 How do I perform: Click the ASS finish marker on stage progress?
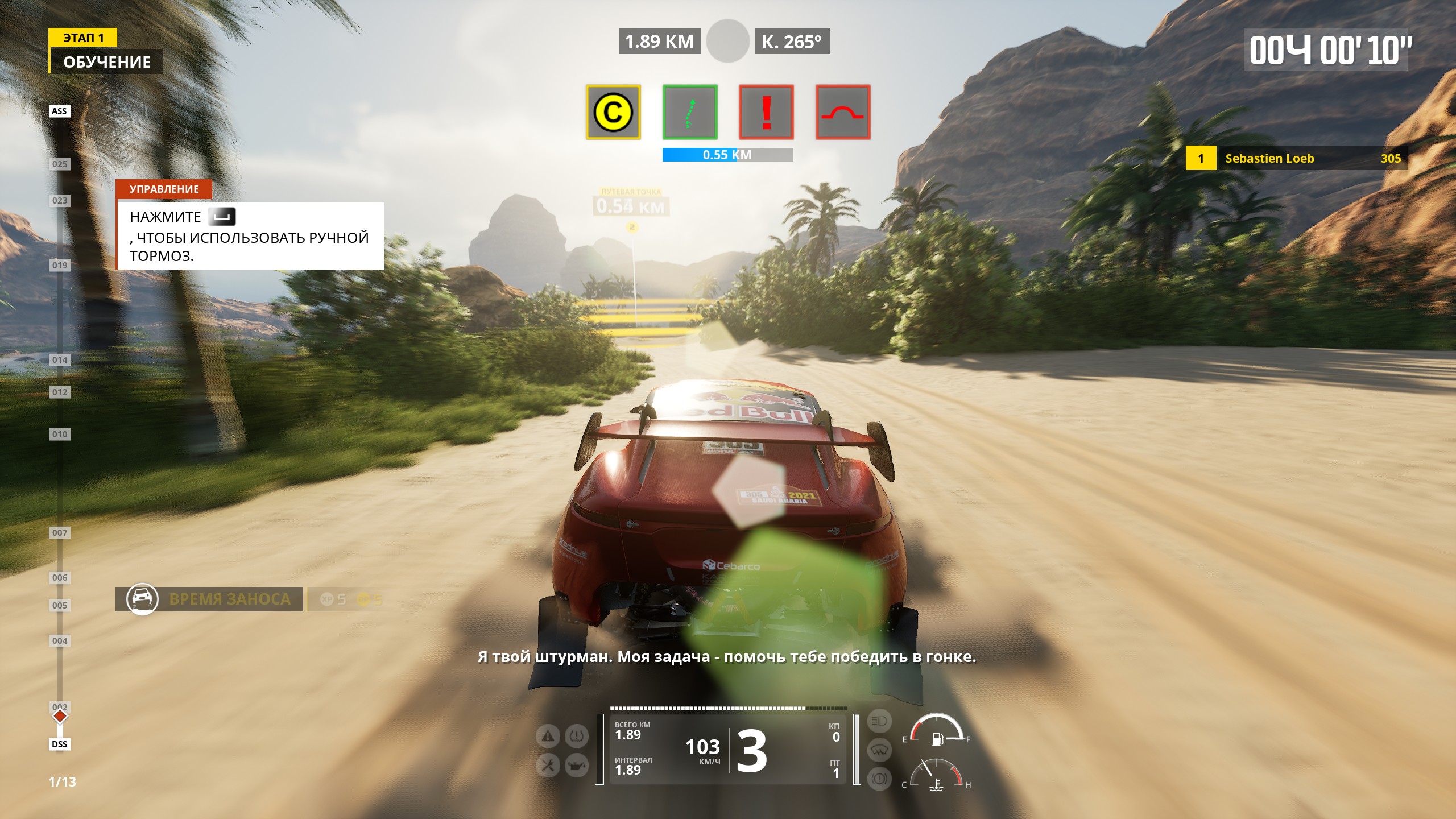59,111
